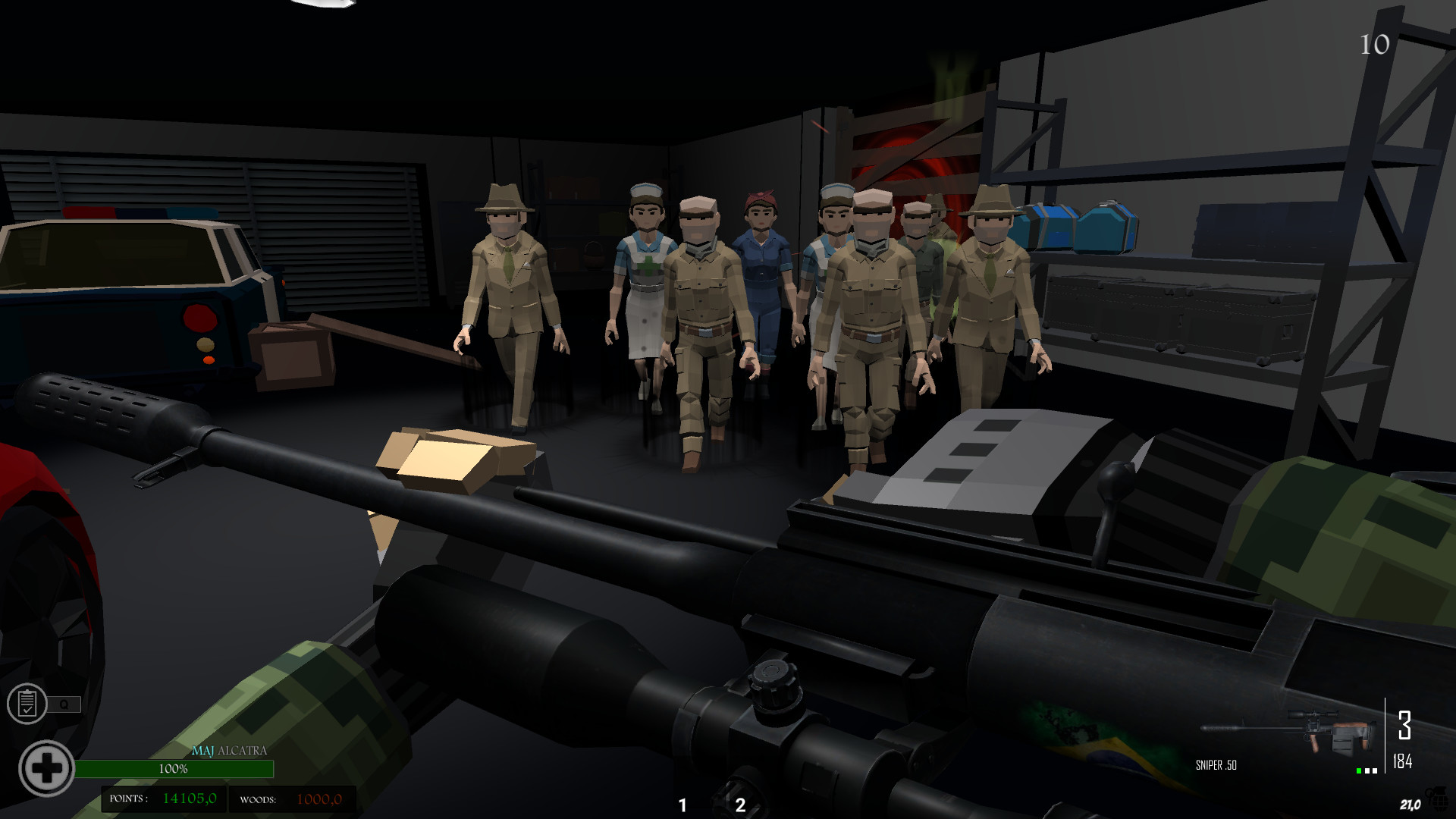Click the MAJ ALCATRA player name

click(x=229, y=751)
